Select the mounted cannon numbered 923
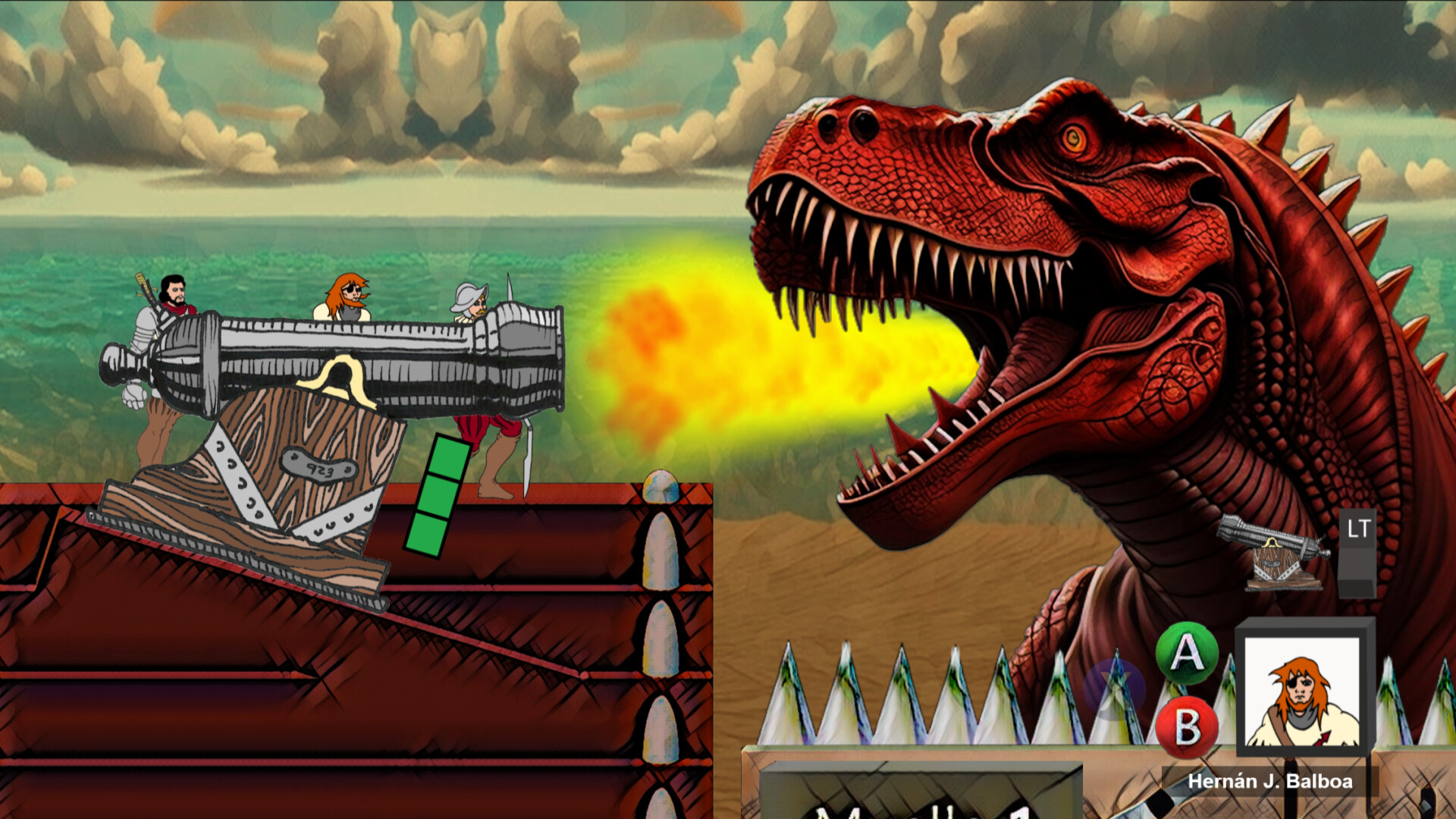Screen dimensions: 1456x819 tap(326, 364)
